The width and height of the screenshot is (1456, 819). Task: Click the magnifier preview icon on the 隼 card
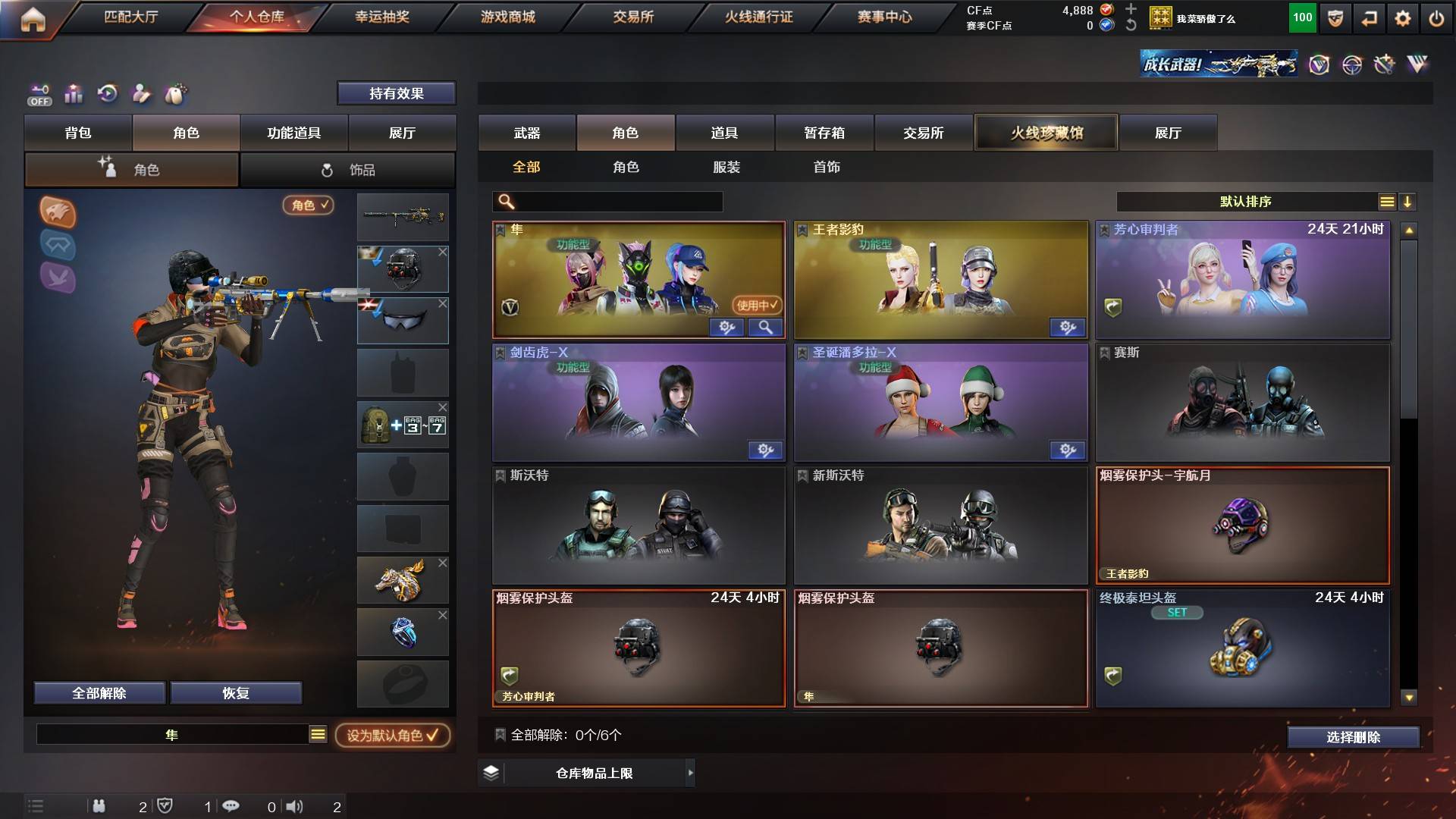pos(766,327)
